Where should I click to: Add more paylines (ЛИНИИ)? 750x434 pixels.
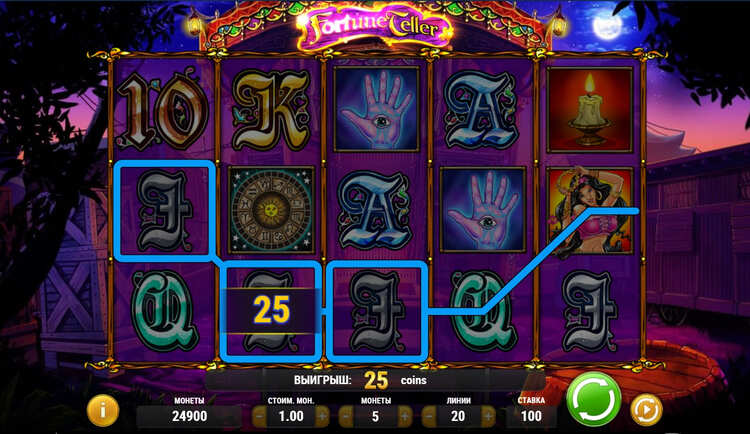pyautogui.click(x=488, y=415)
